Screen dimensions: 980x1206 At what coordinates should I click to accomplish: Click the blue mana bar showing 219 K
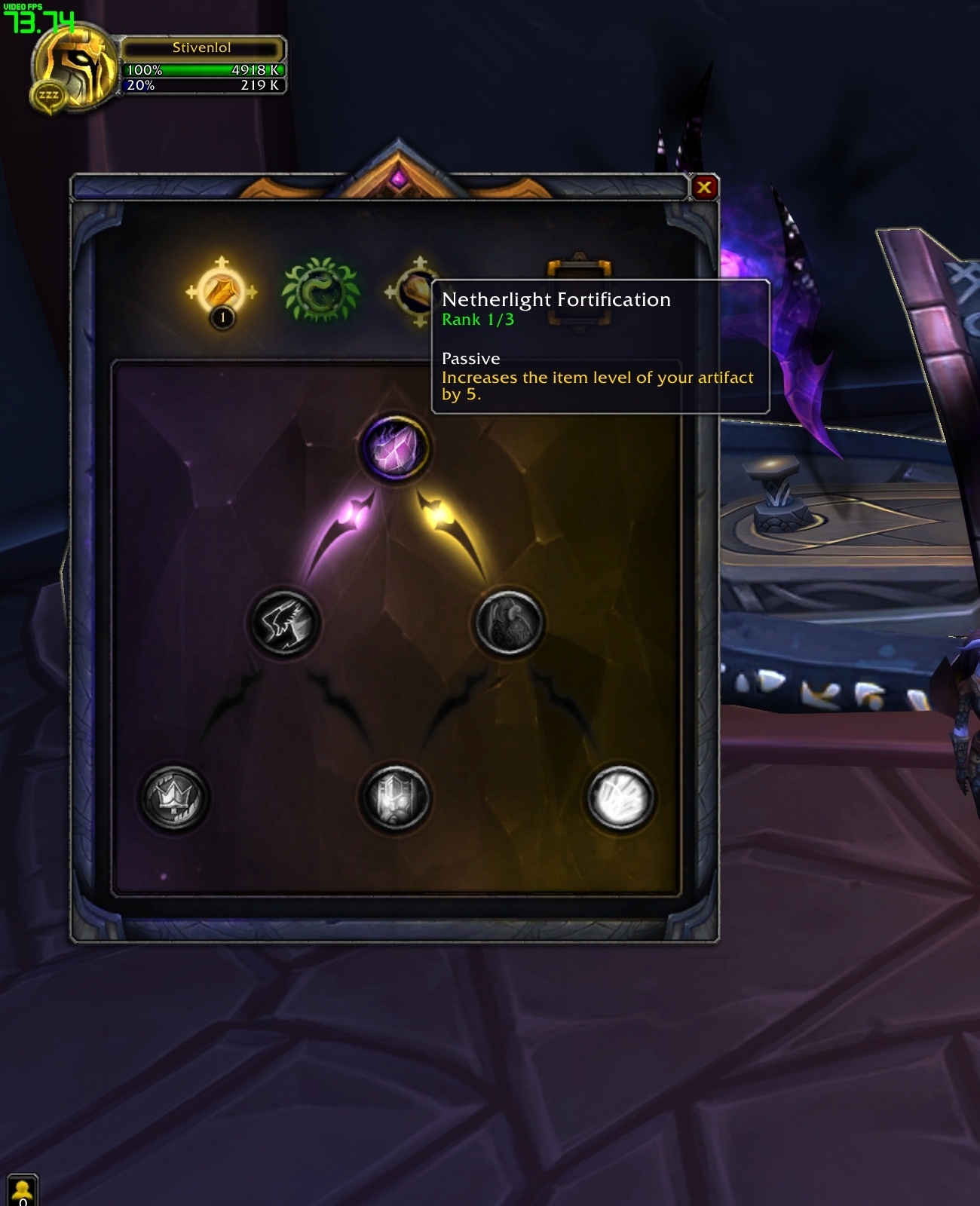(x=205, y=87)
